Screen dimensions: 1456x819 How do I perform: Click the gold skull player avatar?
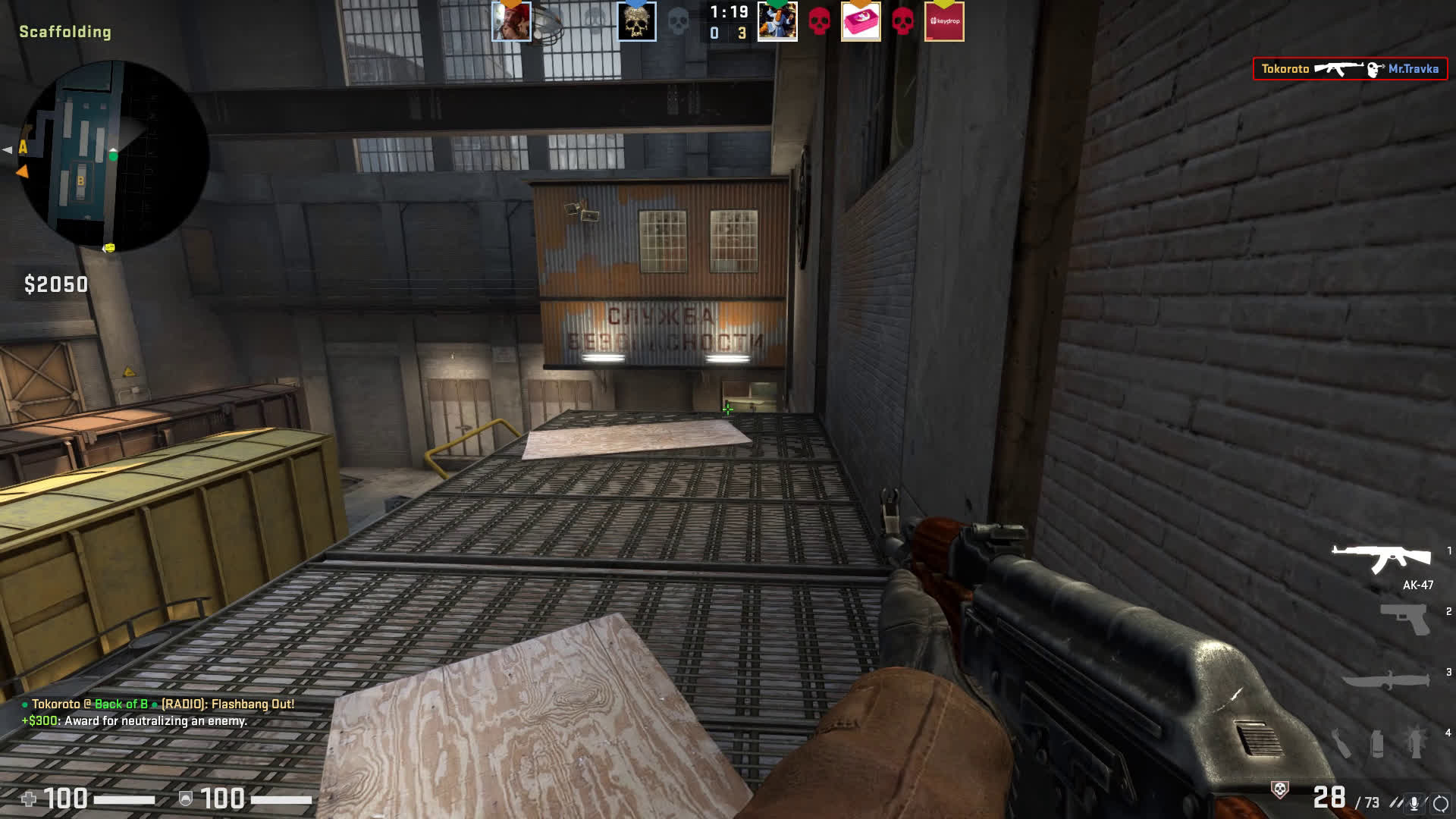pyautogui.click(x=636, y=21)
